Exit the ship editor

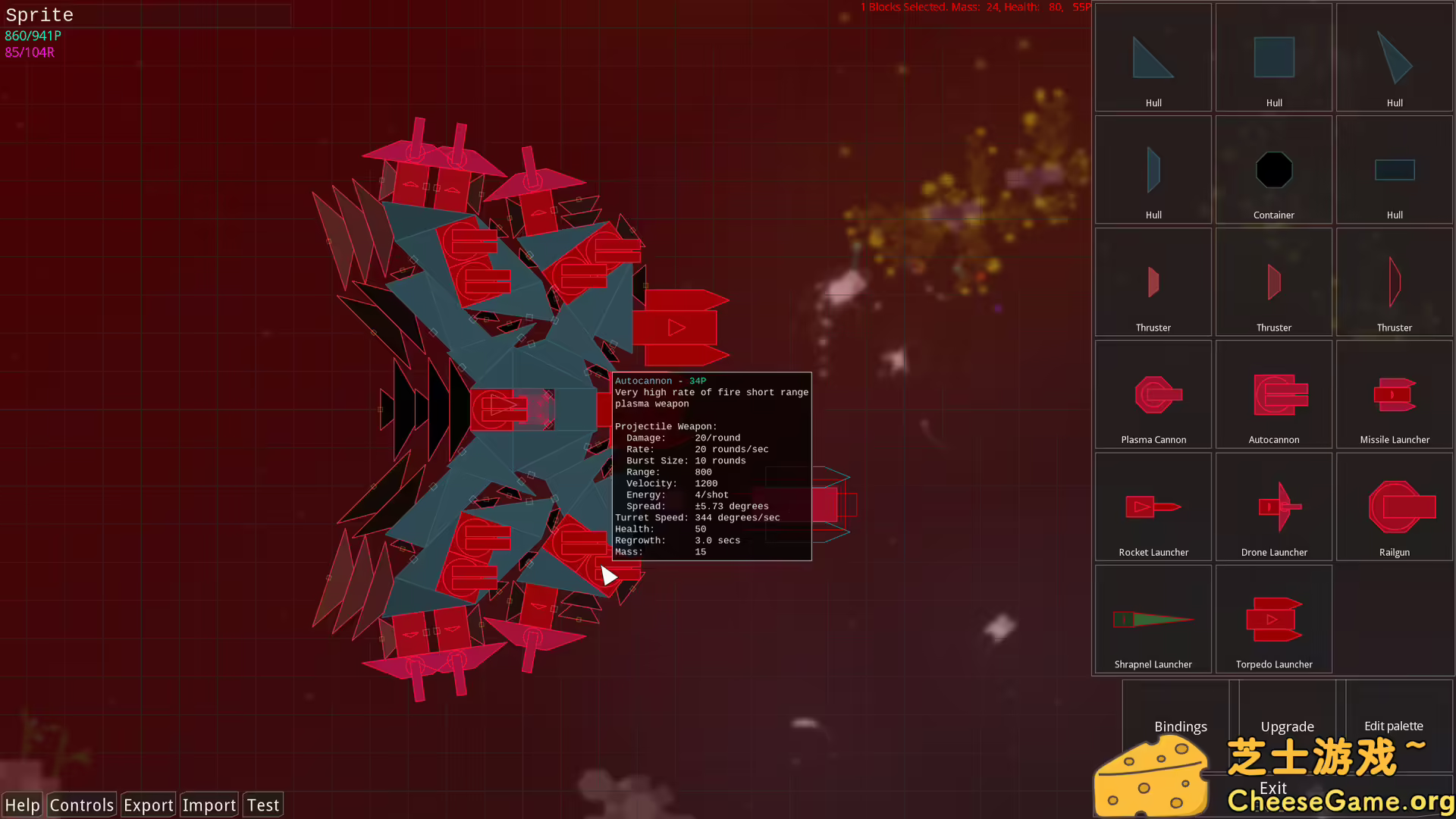(1273, 788)
